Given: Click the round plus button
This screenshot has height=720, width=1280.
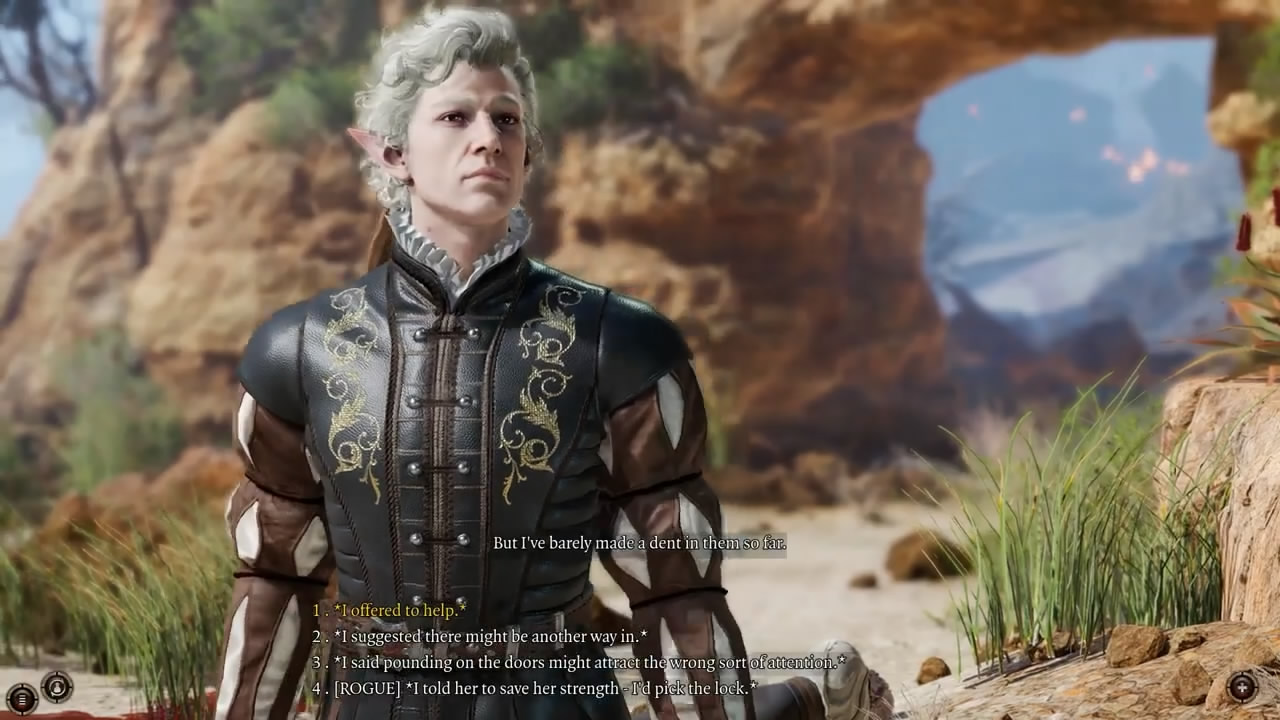Looking at the screenshot, I should pos(1242,687).
